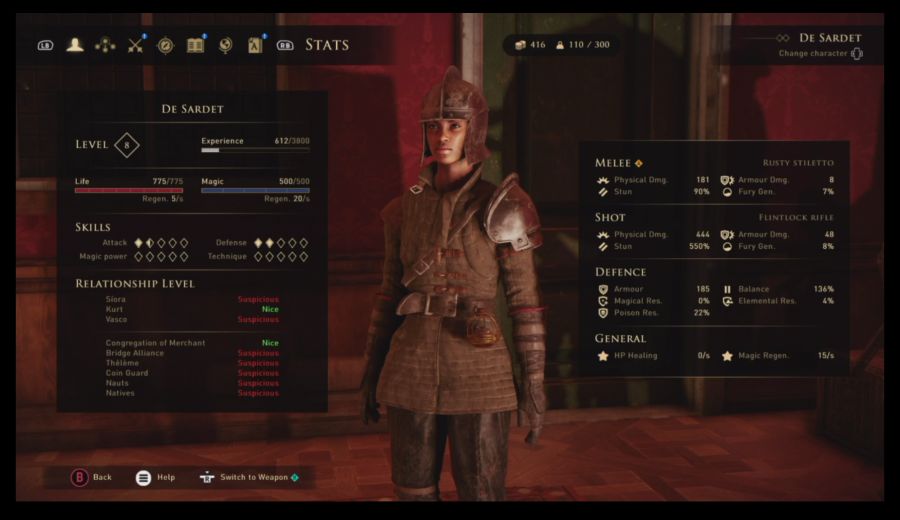The width and height of the screenshot is (900, 520).
Task: Open the character silhouette Stats tab
Action: click(75, 44)
